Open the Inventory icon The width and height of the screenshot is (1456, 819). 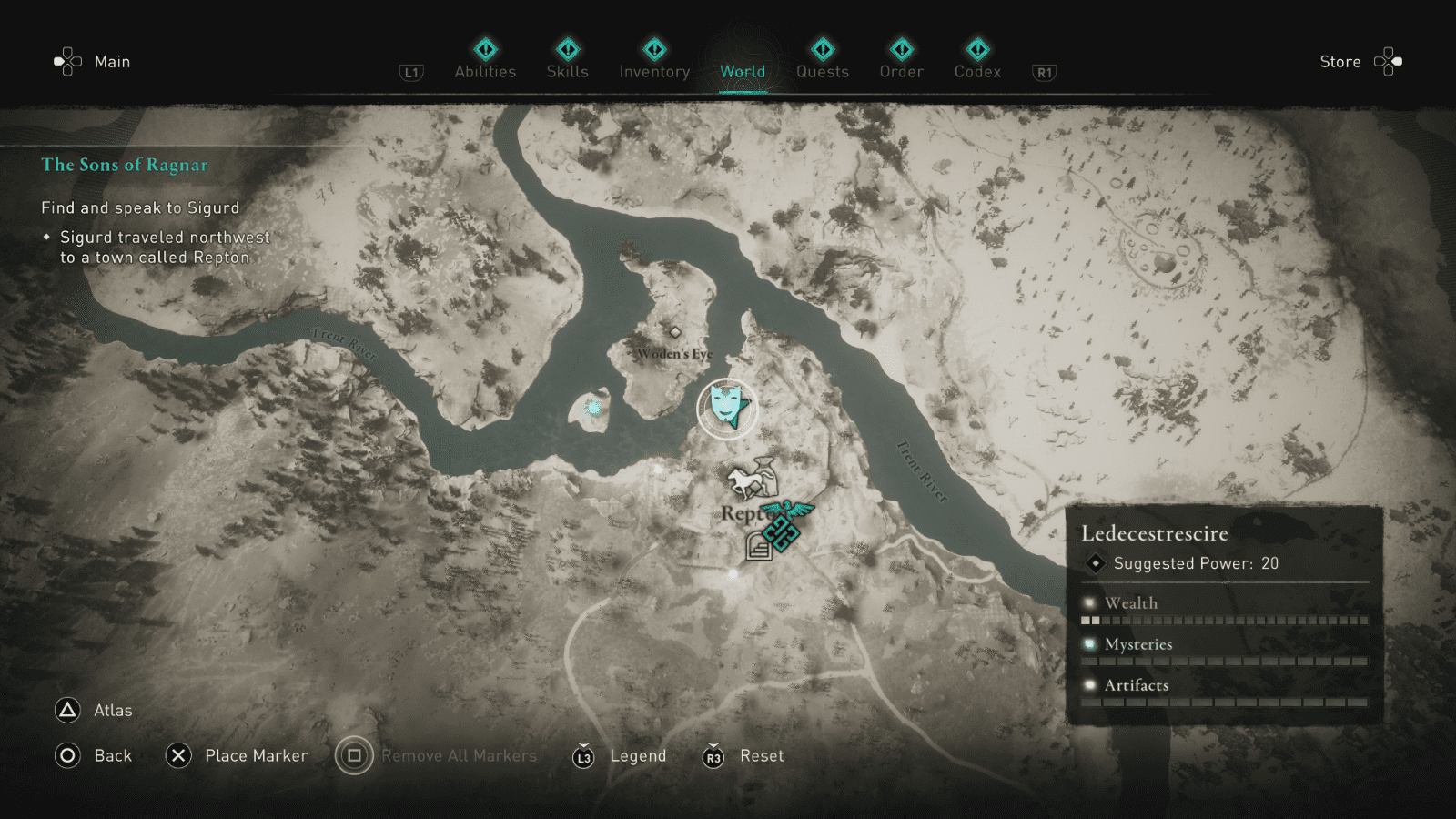pyautogui.click(x=653, y=50)
